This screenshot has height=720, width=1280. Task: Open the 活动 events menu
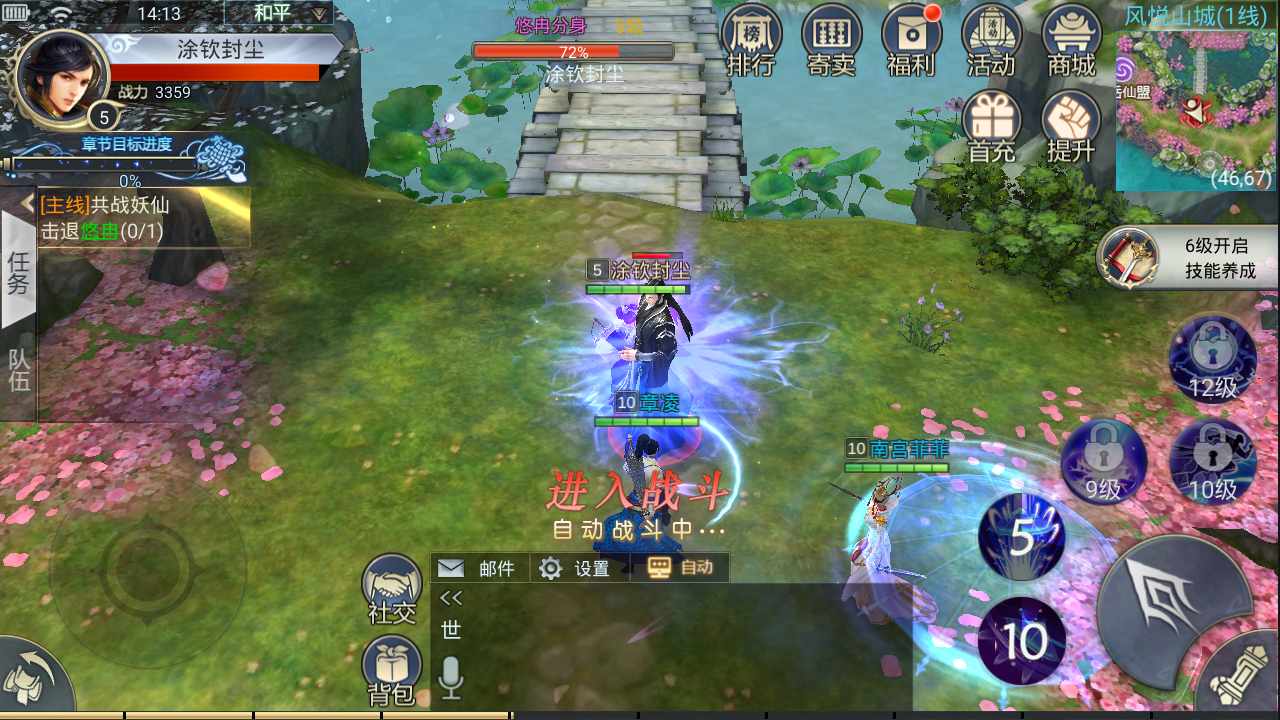pyautogui.click(x=991, y=40)
